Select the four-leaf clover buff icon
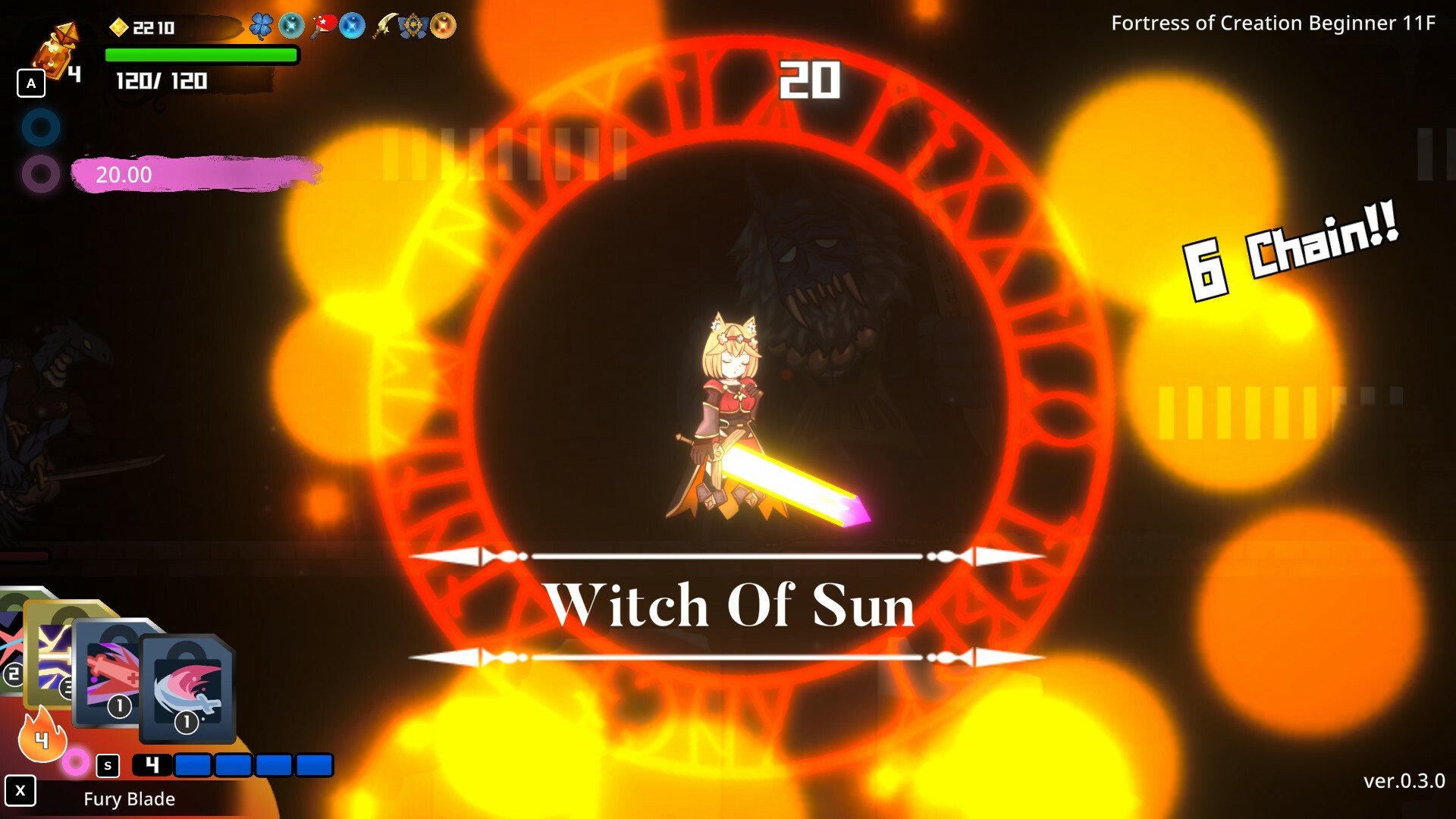The image size is (1456, 819). 260,26
